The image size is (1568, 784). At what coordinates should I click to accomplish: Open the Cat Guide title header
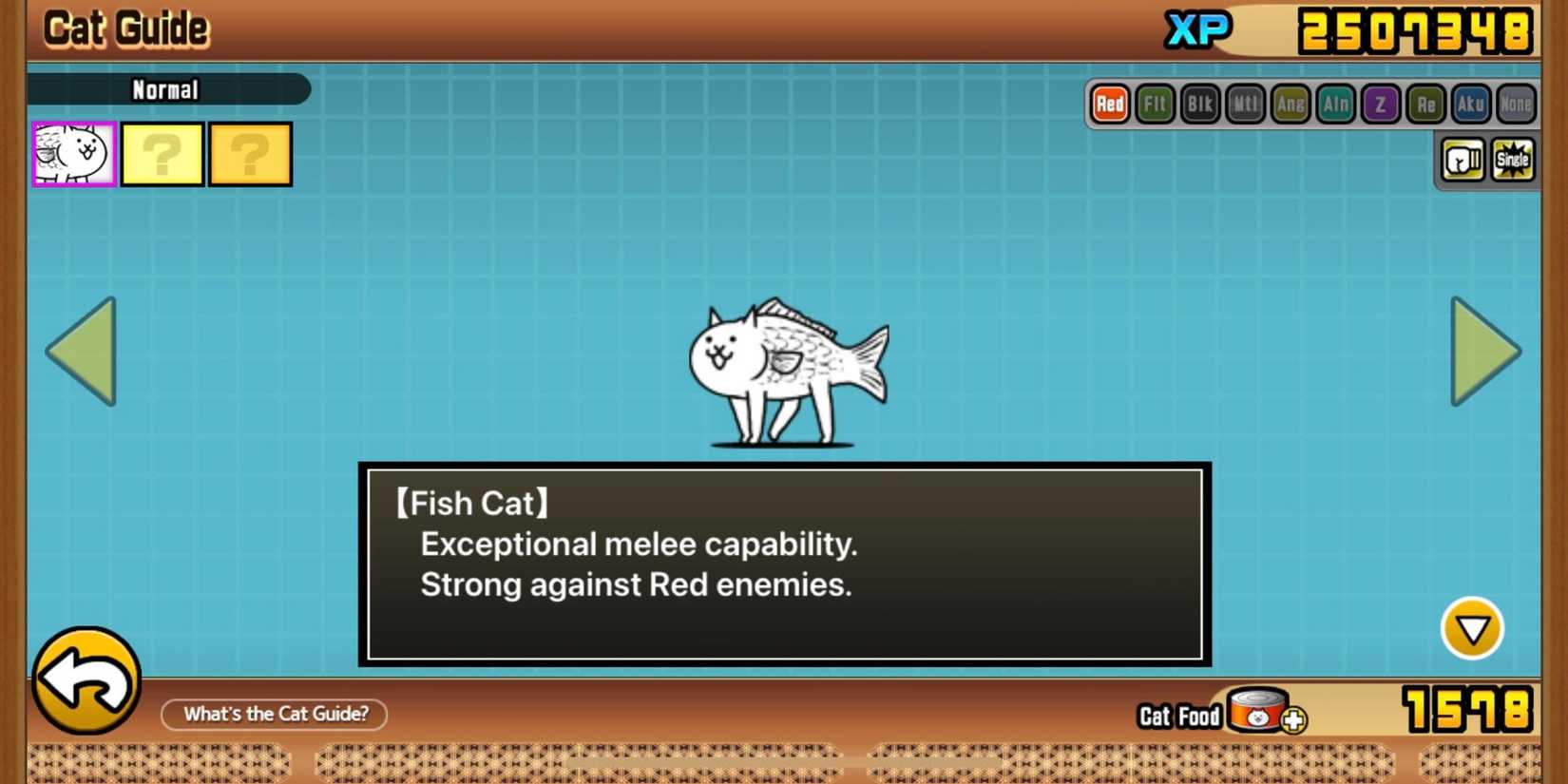click(x=124, y=28)
